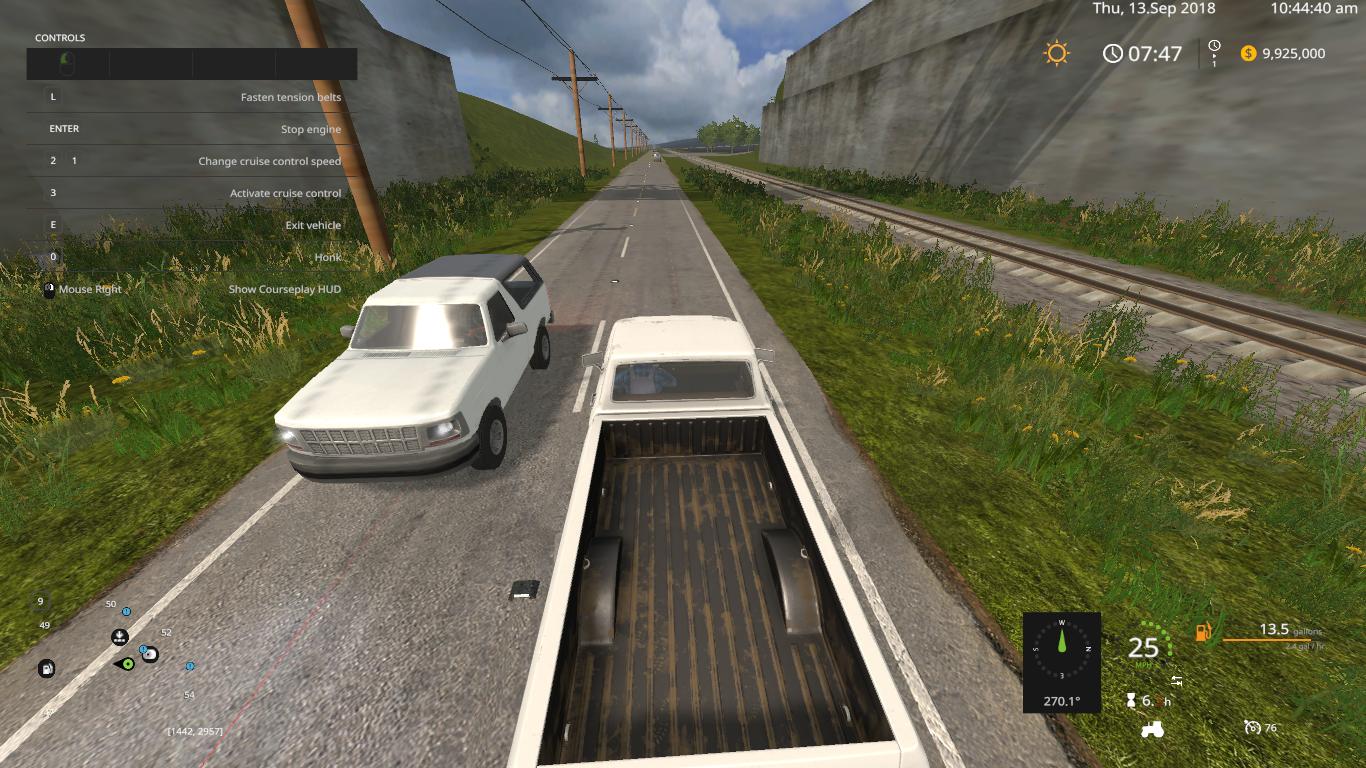This screenshot has height=768, width=1366.
Task: Select the white tractor vehicle icon
Action: point(1152,729)
